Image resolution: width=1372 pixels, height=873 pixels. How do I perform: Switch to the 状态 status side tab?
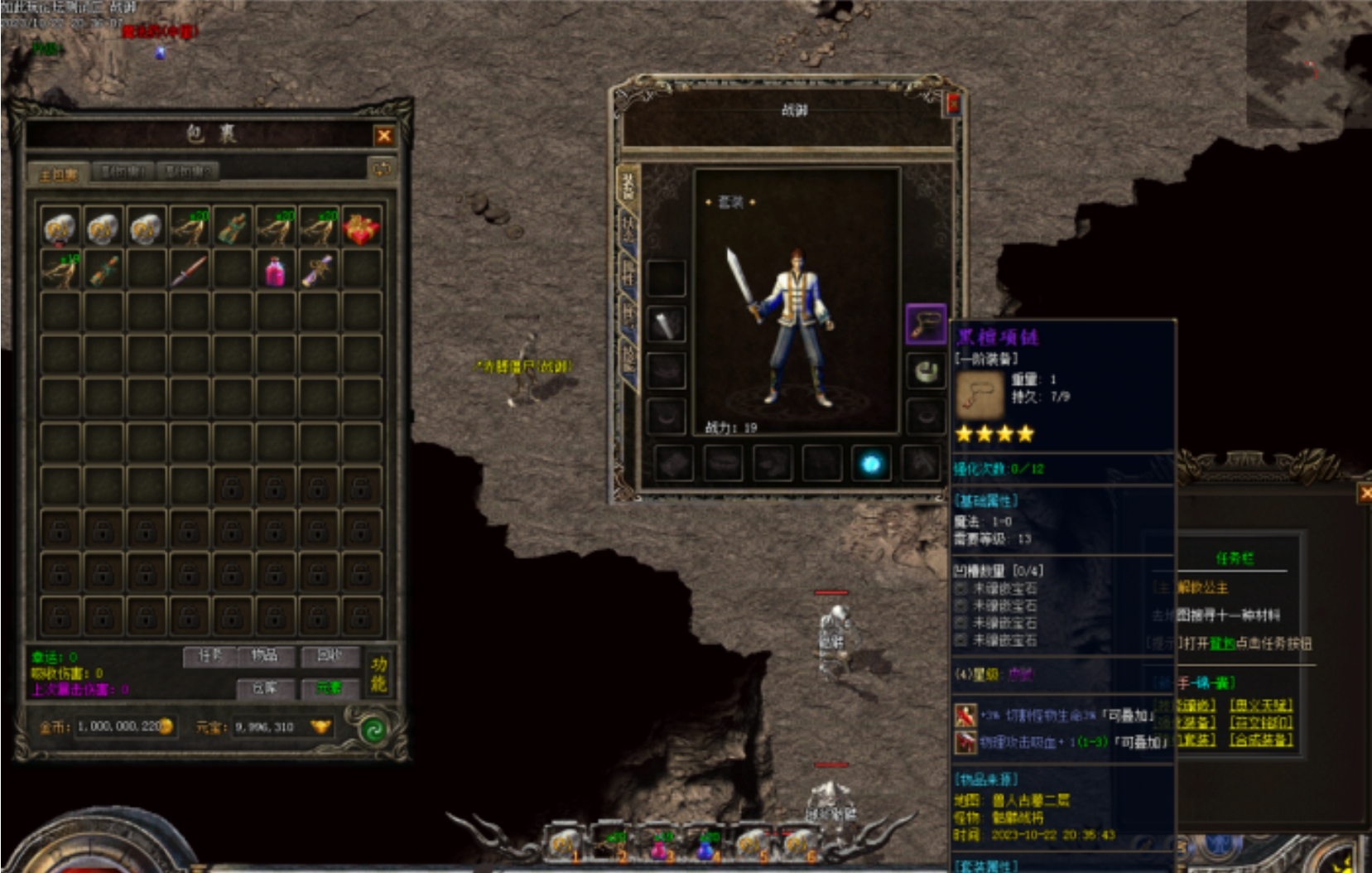[628, 228]
